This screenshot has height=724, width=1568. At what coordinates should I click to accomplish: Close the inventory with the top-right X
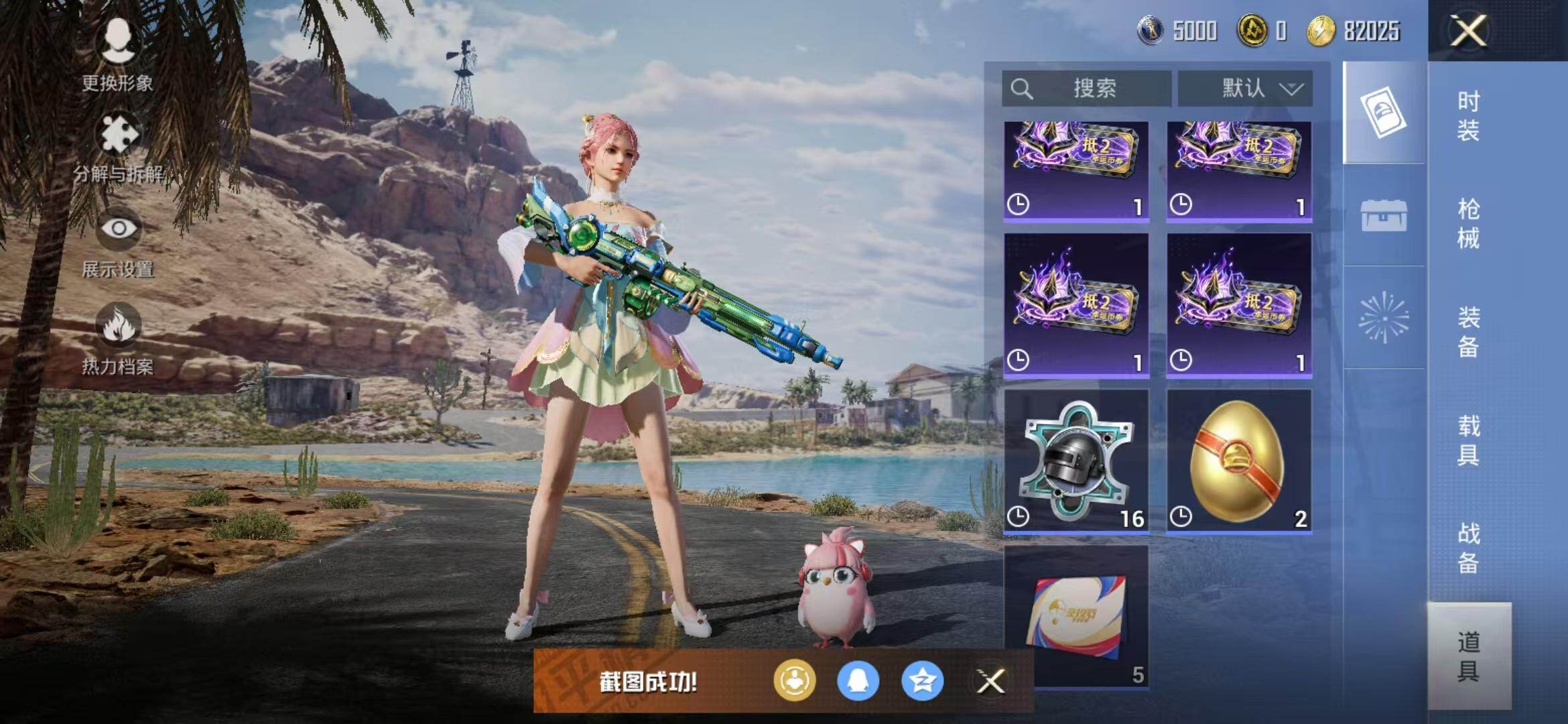click(x=1467, y=31)
